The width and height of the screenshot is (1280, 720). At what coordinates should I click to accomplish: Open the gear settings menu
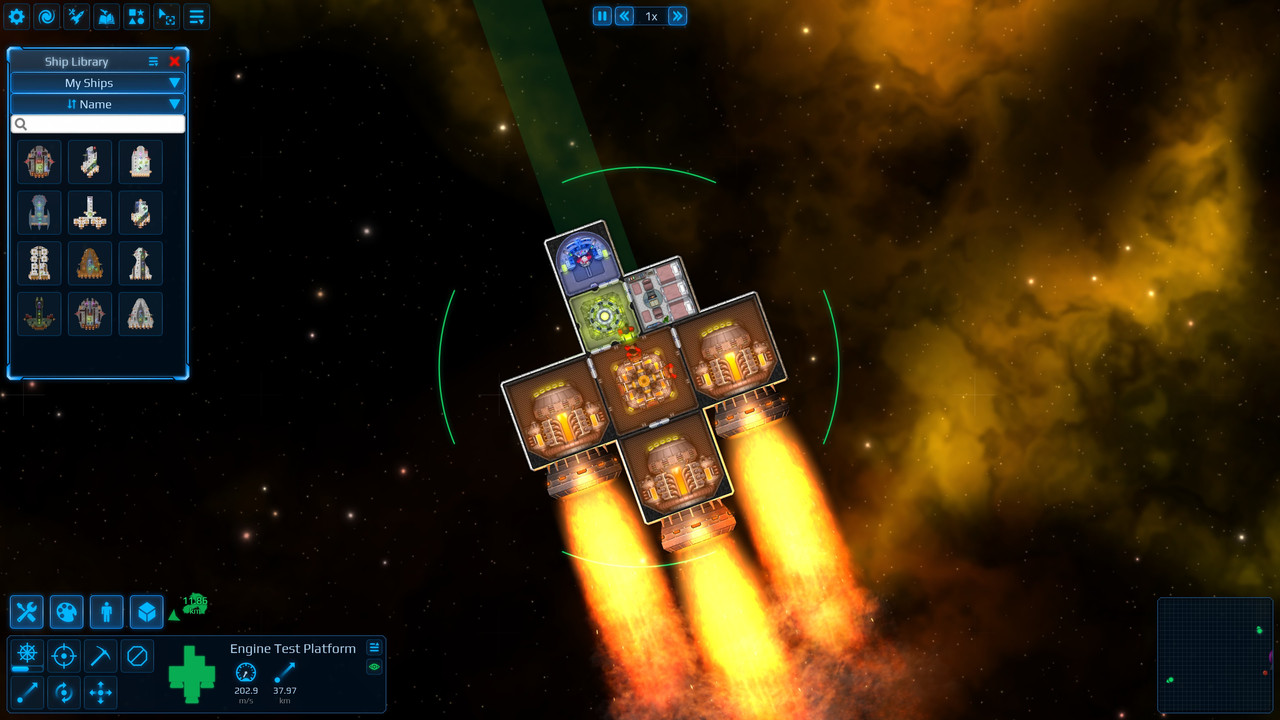(17, 16)
